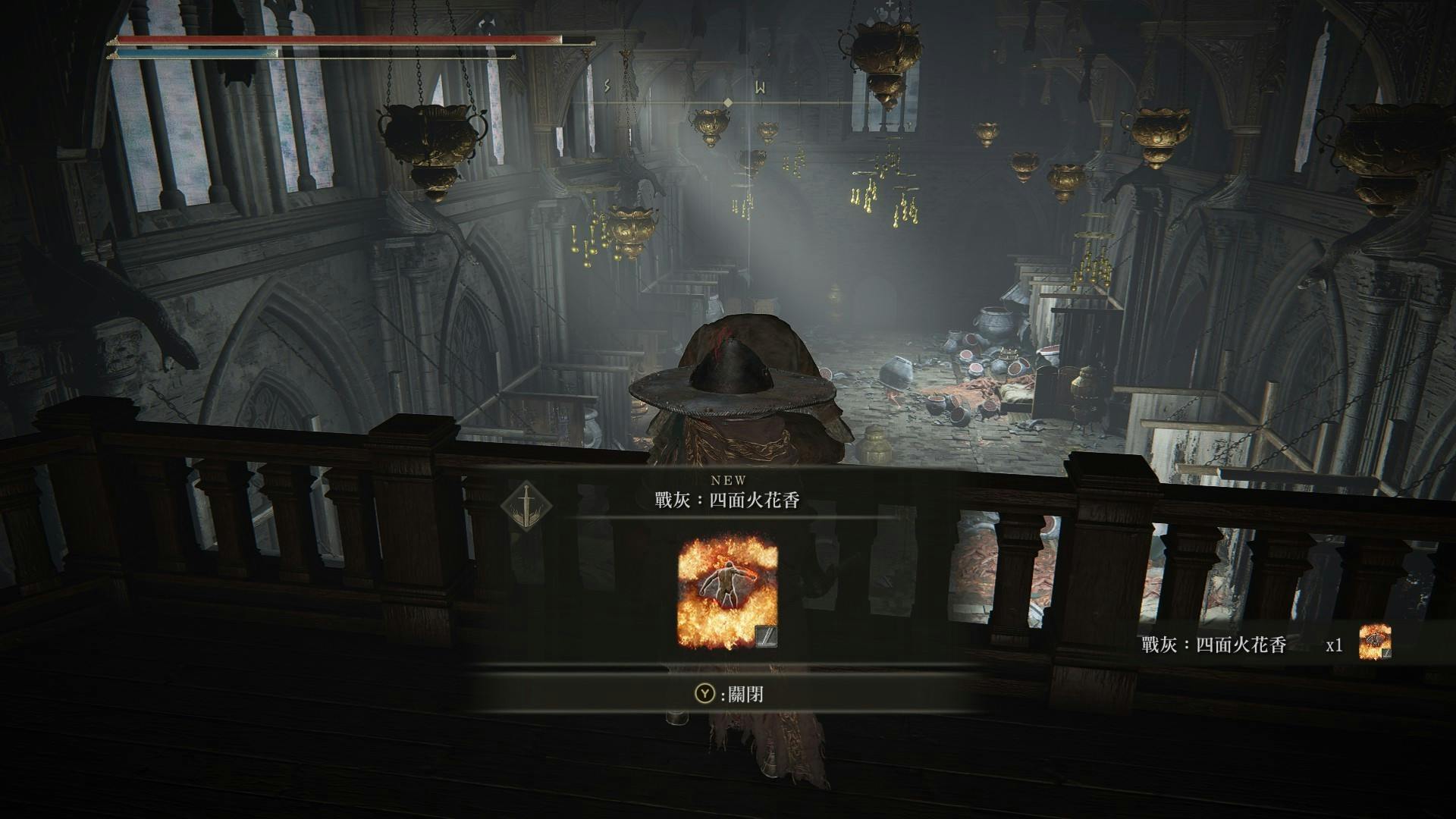Click the compass bar at top

[x=726, y=102]
